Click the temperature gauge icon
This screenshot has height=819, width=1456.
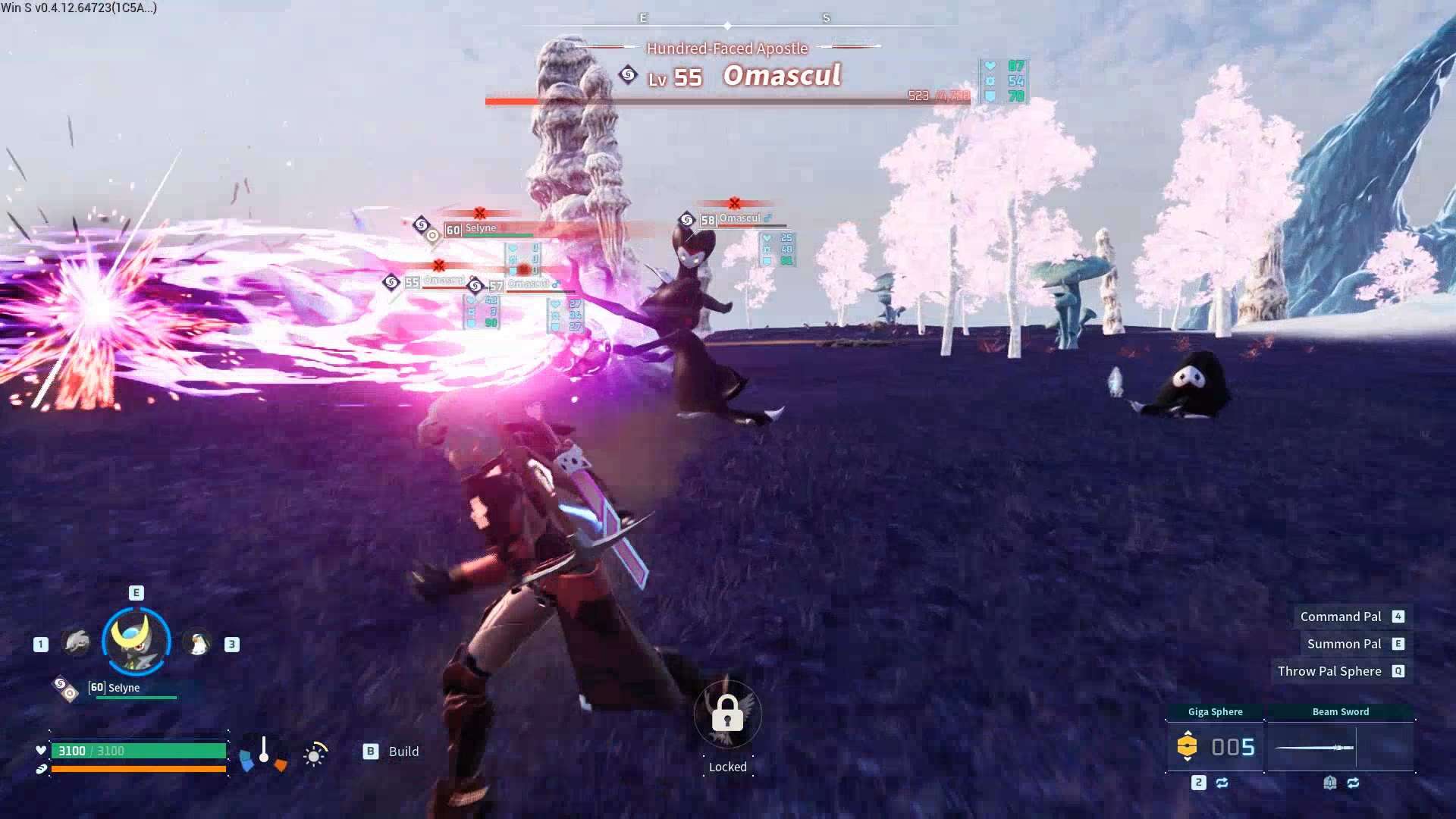point(263,752)
